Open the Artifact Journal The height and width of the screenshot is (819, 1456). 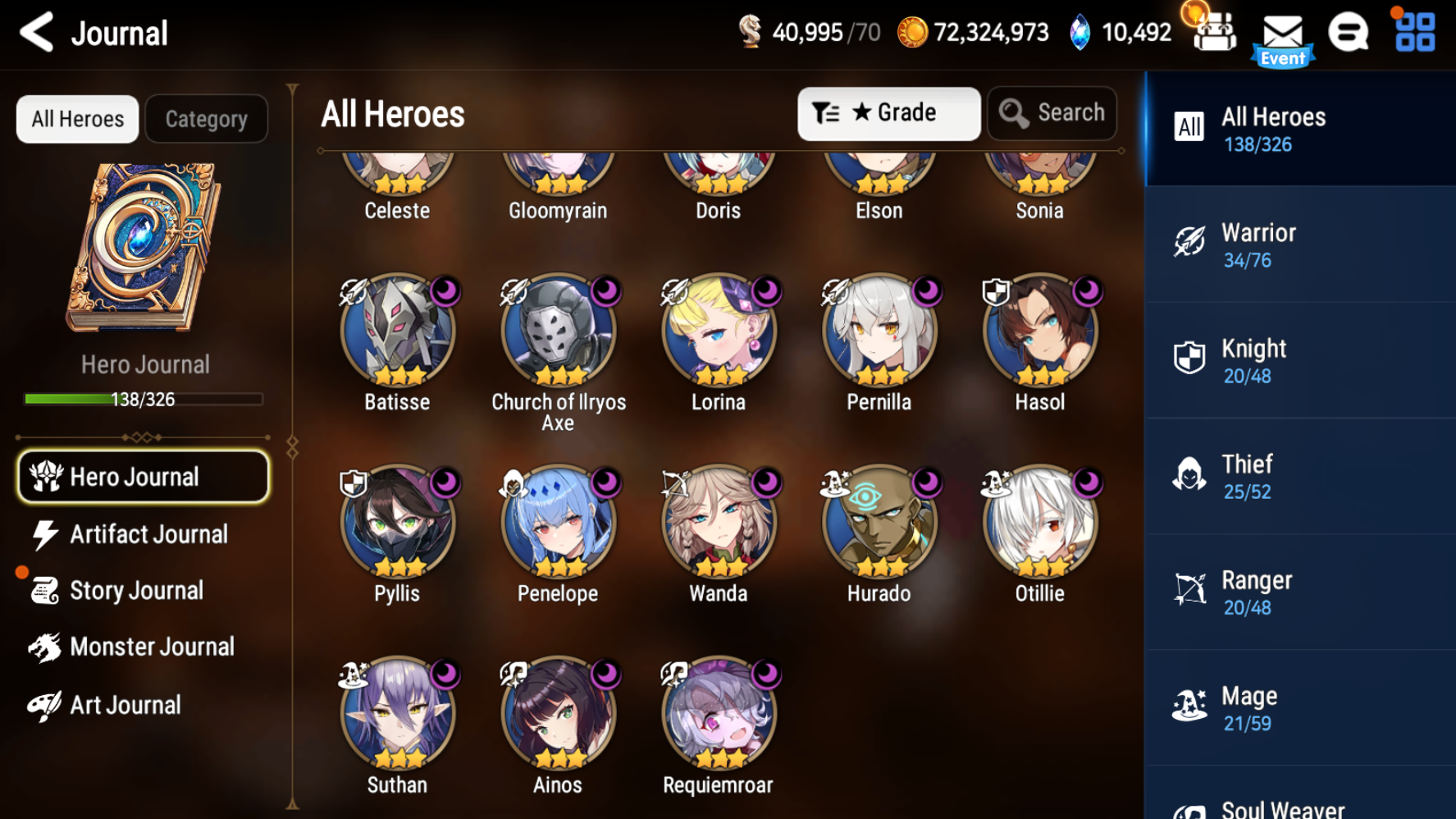tap(148, 534)
